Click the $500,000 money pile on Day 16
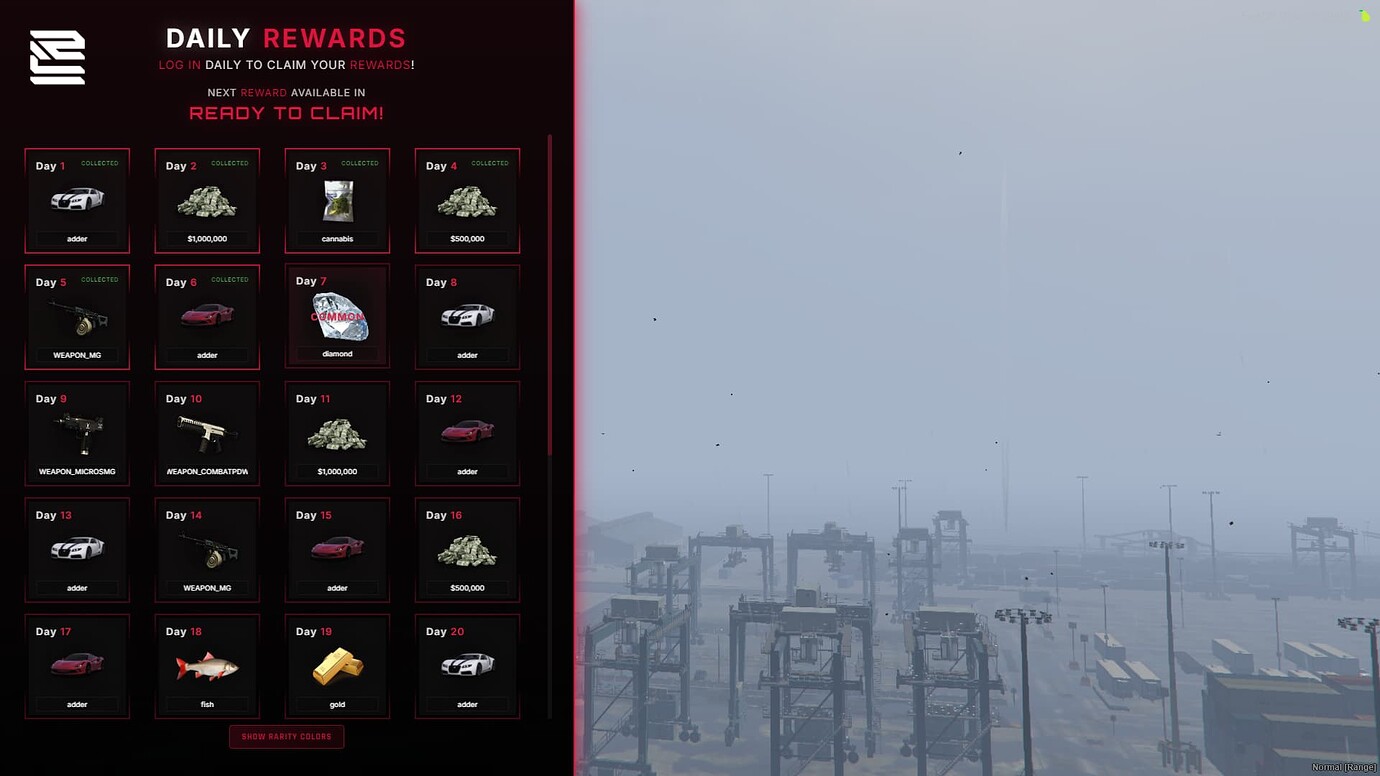Image resolution: width=1380 pixels, height=776 pixels. tap(467, 548)
